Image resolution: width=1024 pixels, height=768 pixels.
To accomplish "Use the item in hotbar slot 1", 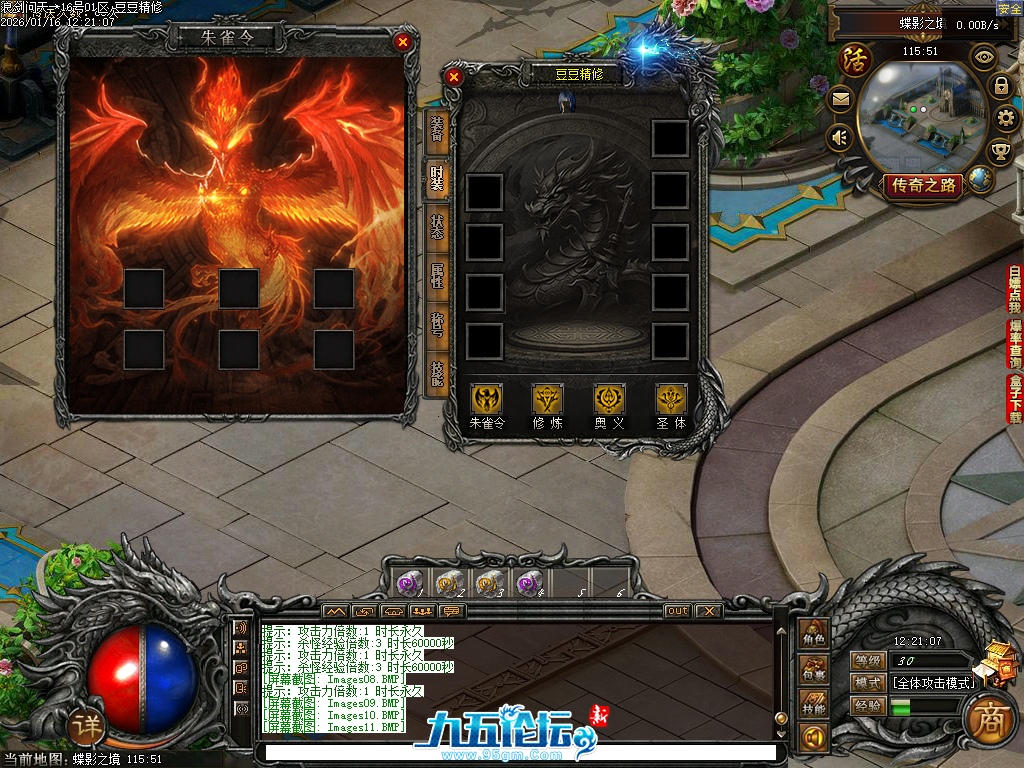I will [409, 582].
